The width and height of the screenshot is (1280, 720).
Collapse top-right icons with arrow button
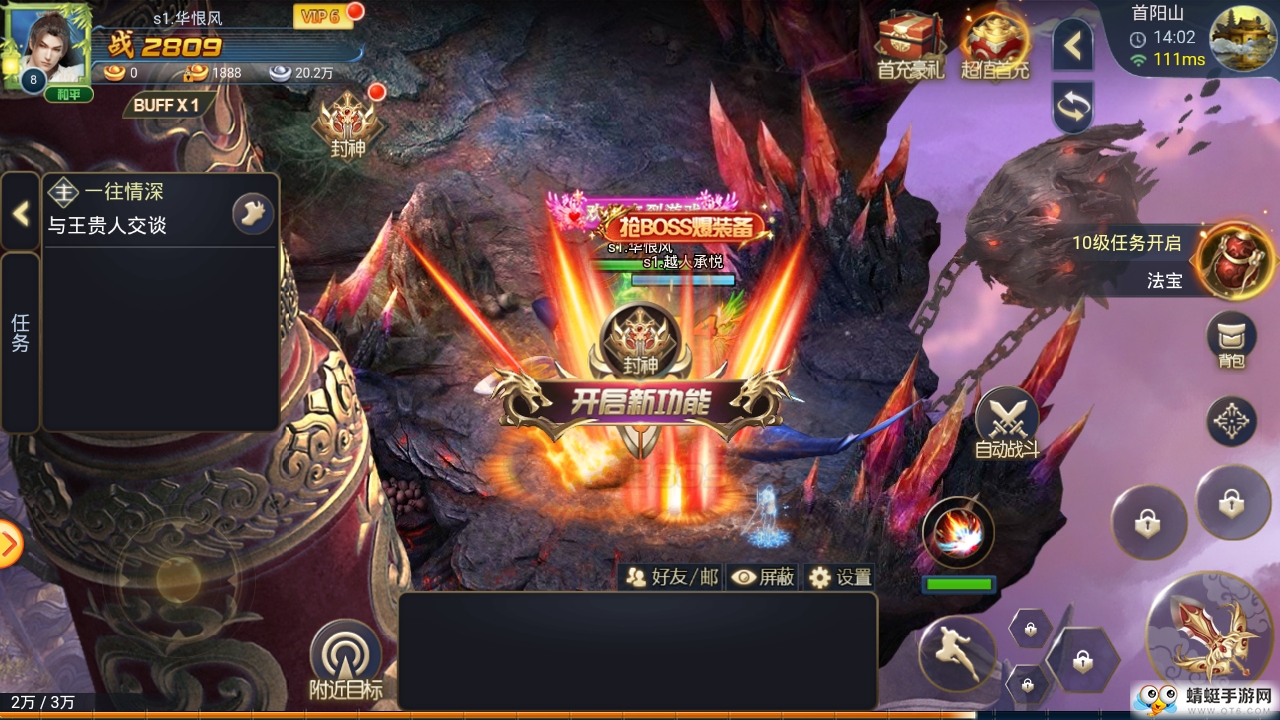pos(1072,44)
